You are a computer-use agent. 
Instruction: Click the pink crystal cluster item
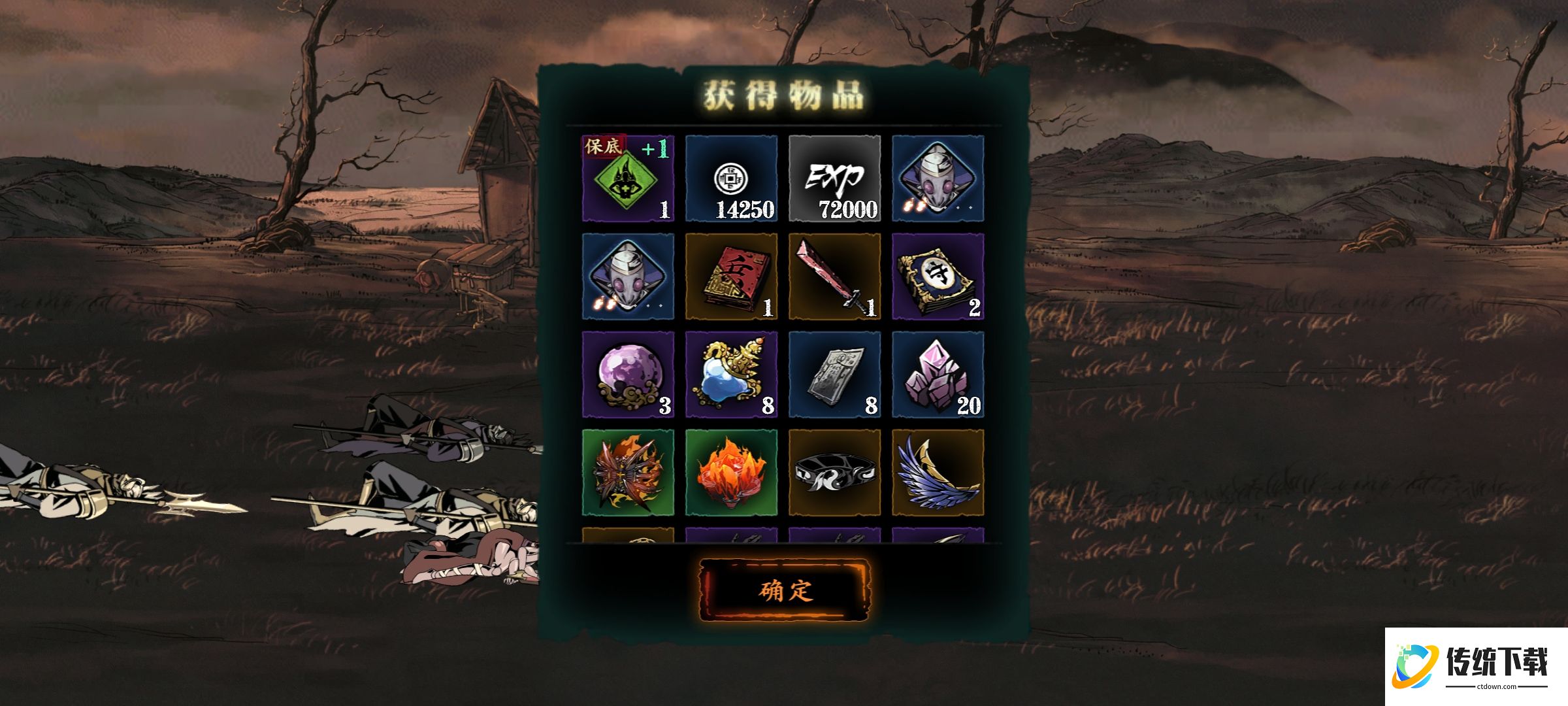[938, 375]
